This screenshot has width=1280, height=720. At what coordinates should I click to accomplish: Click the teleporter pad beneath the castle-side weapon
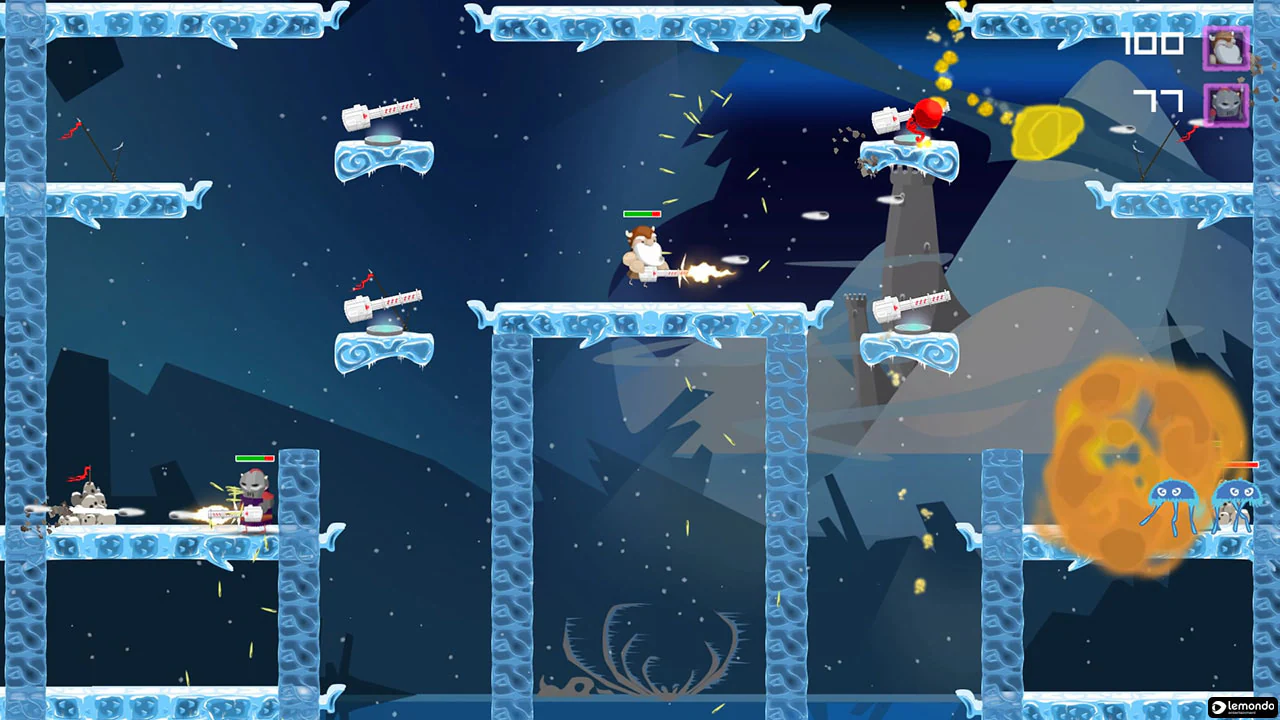[x=911, y=328]
